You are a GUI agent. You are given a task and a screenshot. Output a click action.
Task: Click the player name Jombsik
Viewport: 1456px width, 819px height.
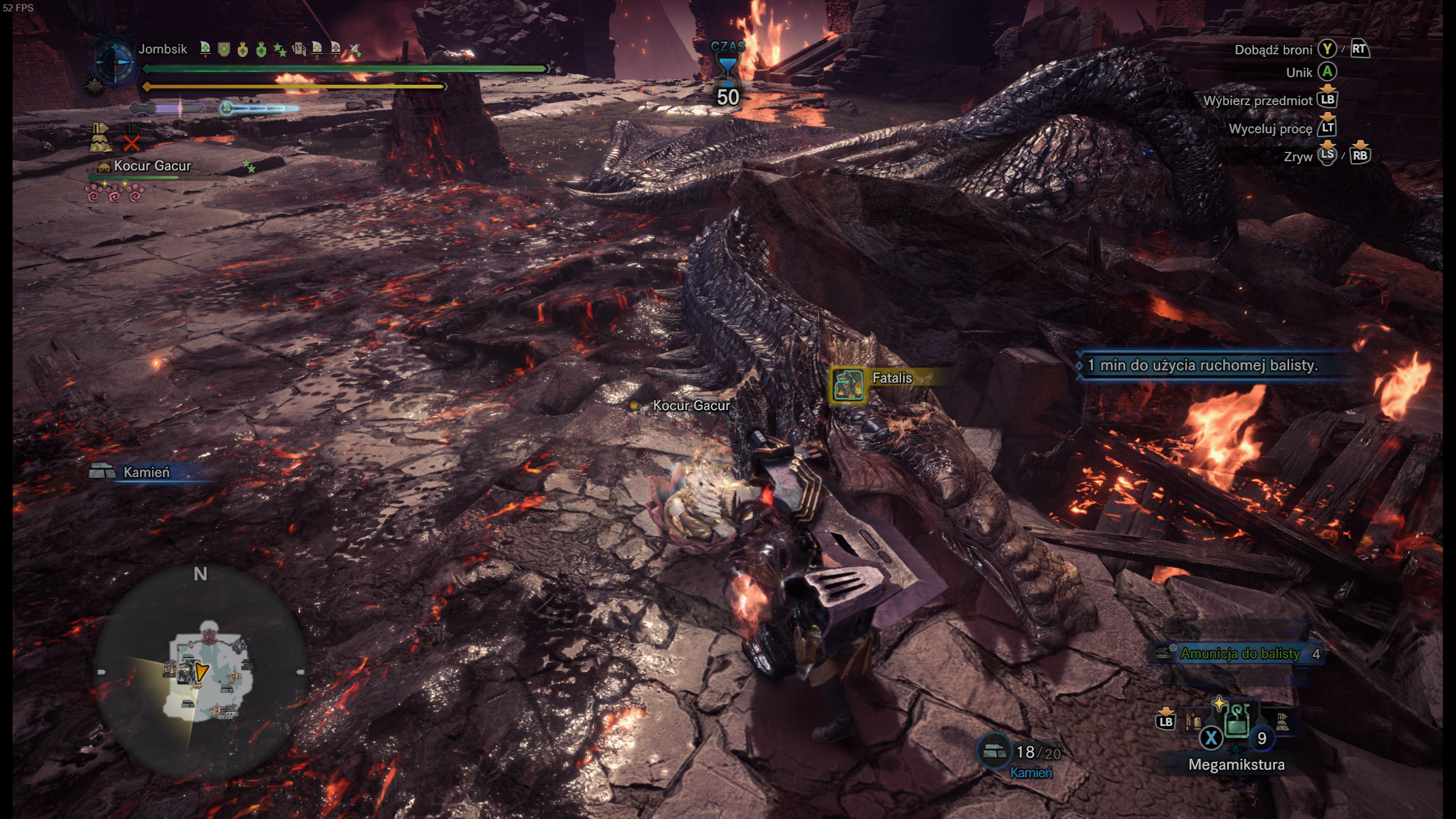pyautogui.click(x=163, y=49)
